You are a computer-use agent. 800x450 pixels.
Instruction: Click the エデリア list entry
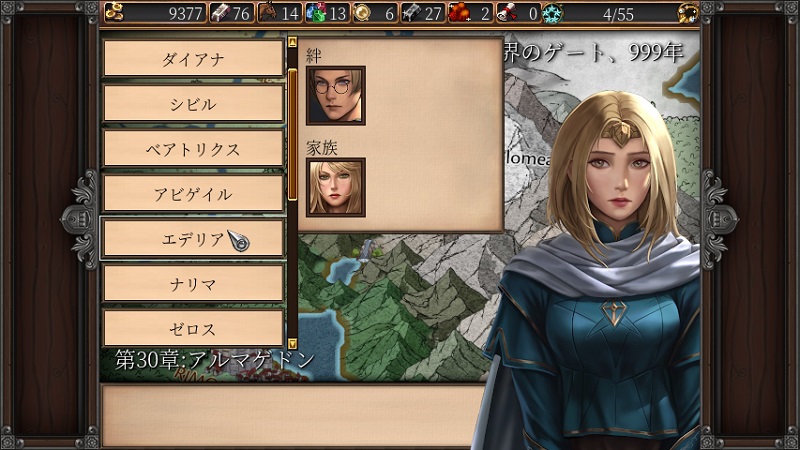tap(193, 239)
